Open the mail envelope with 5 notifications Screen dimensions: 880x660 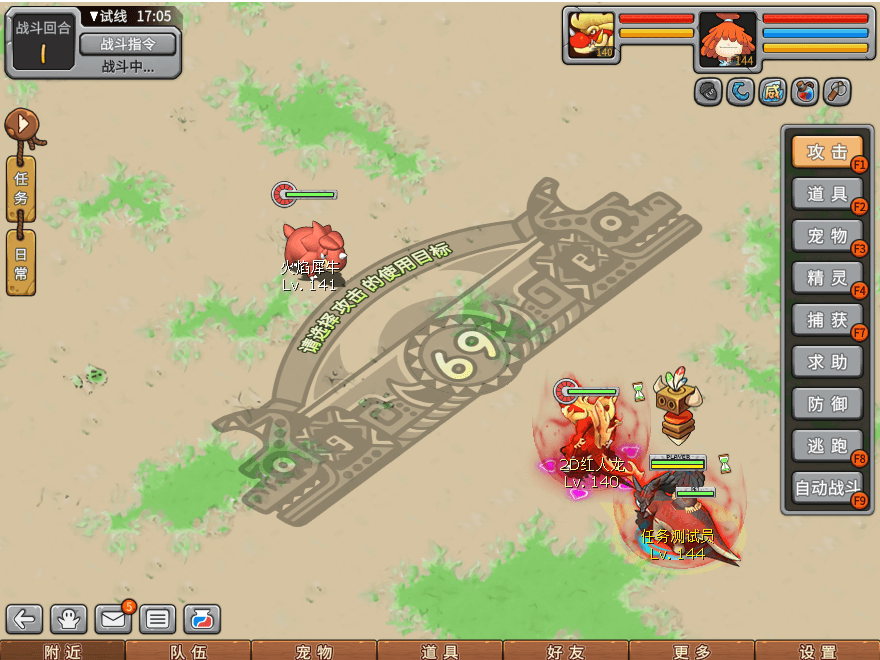click(113, 619)
